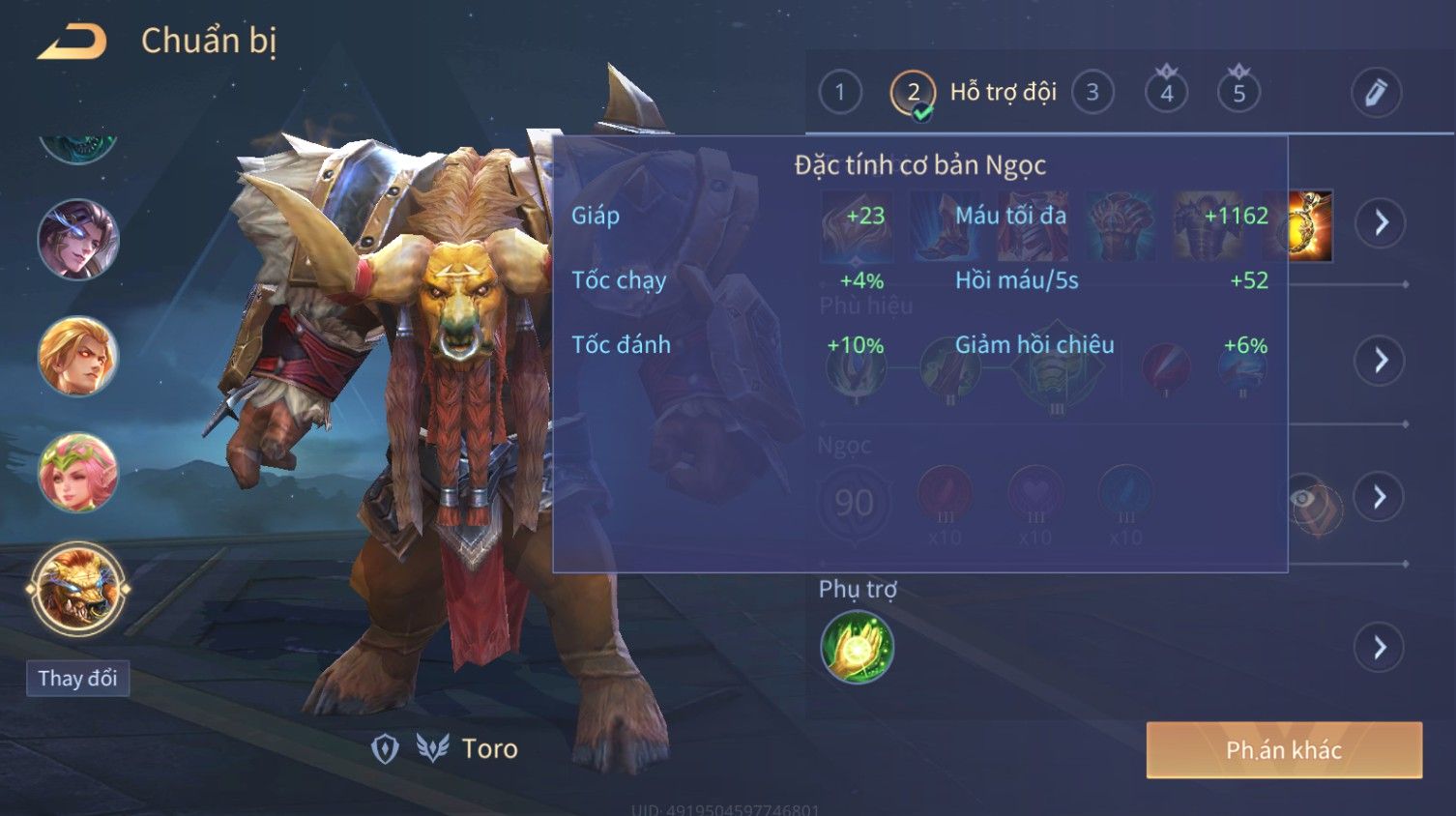Switch to loadout preset 3
Viewport: 1456px width, 816px height.
[1092, 93]
